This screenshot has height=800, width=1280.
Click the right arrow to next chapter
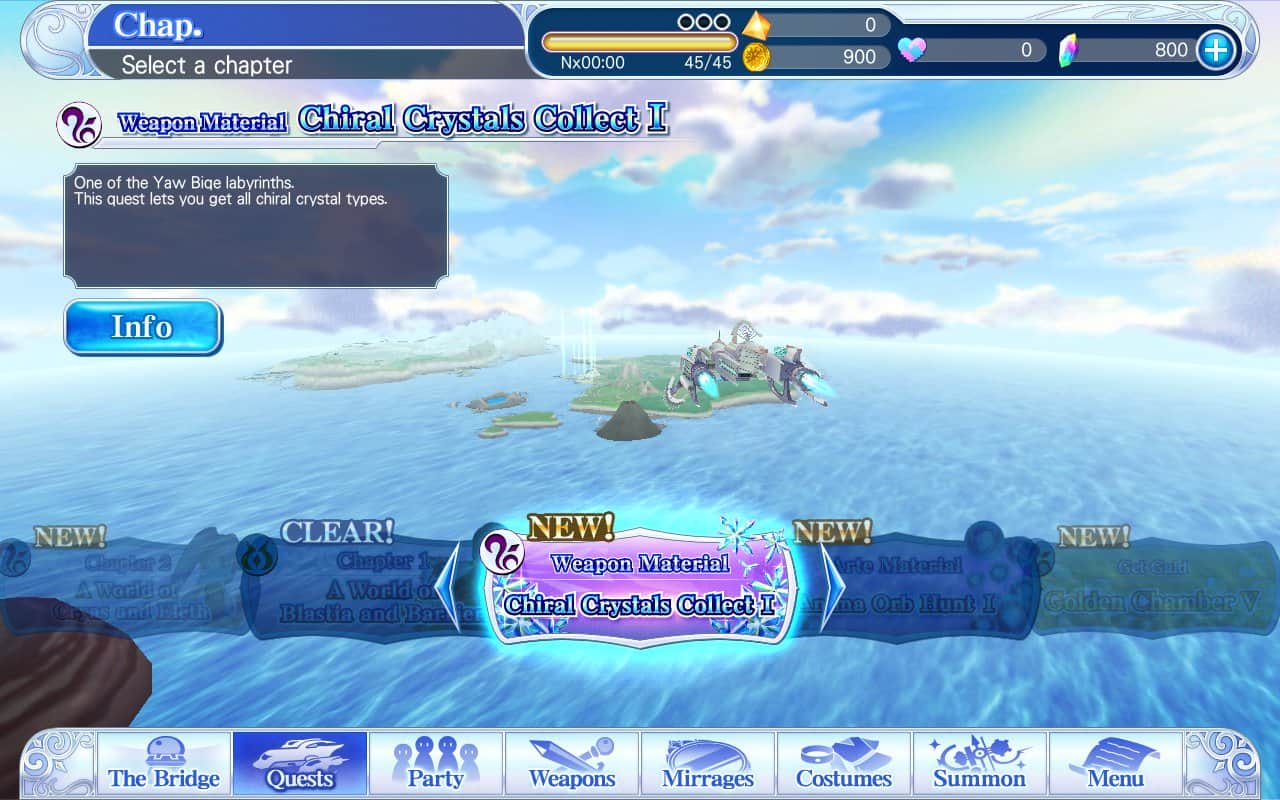pyautogui.click(x=832, y=587)
